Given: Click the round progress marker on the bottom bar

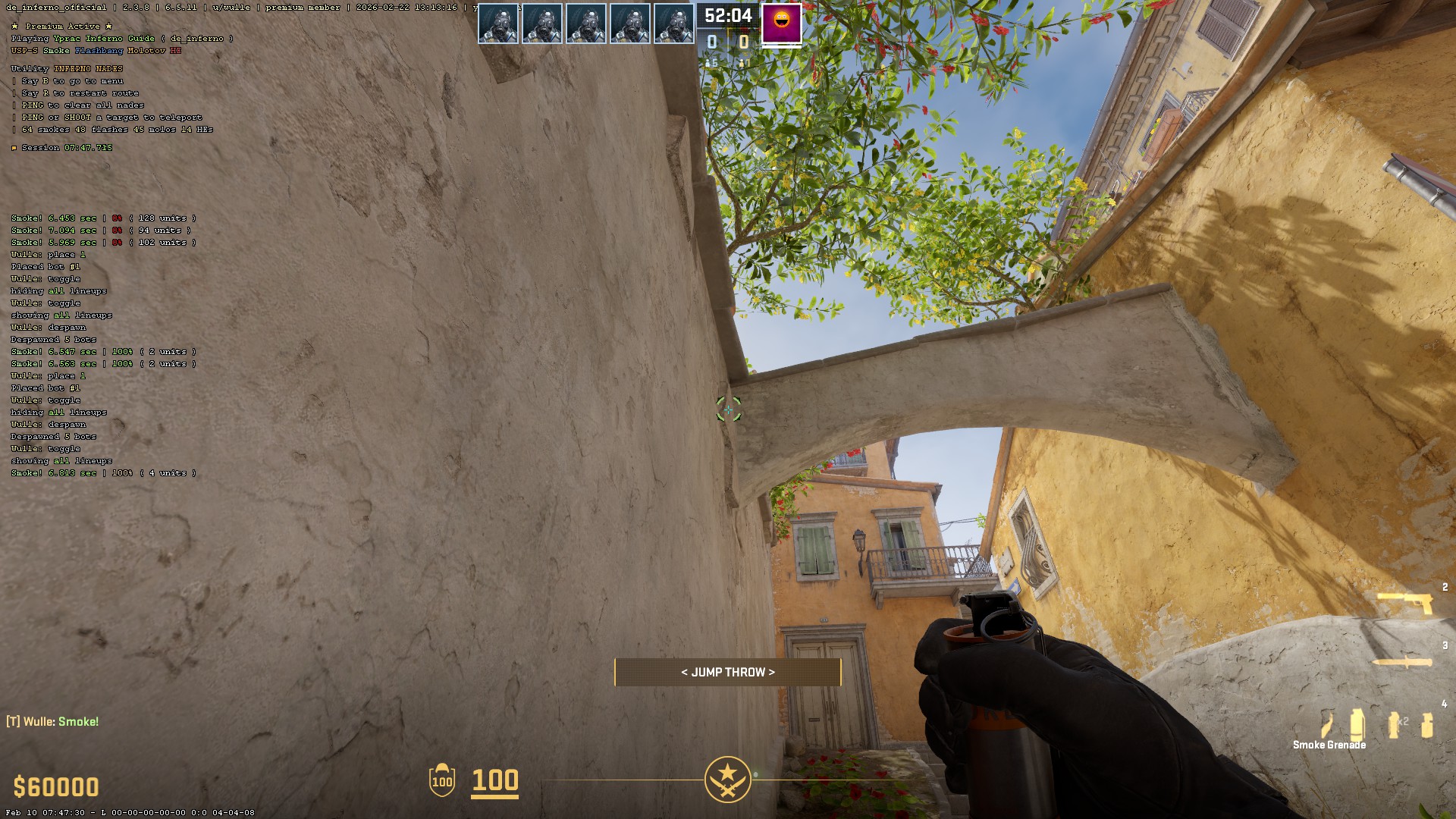Looking at the screenshot, I should [x=756, y=776].
